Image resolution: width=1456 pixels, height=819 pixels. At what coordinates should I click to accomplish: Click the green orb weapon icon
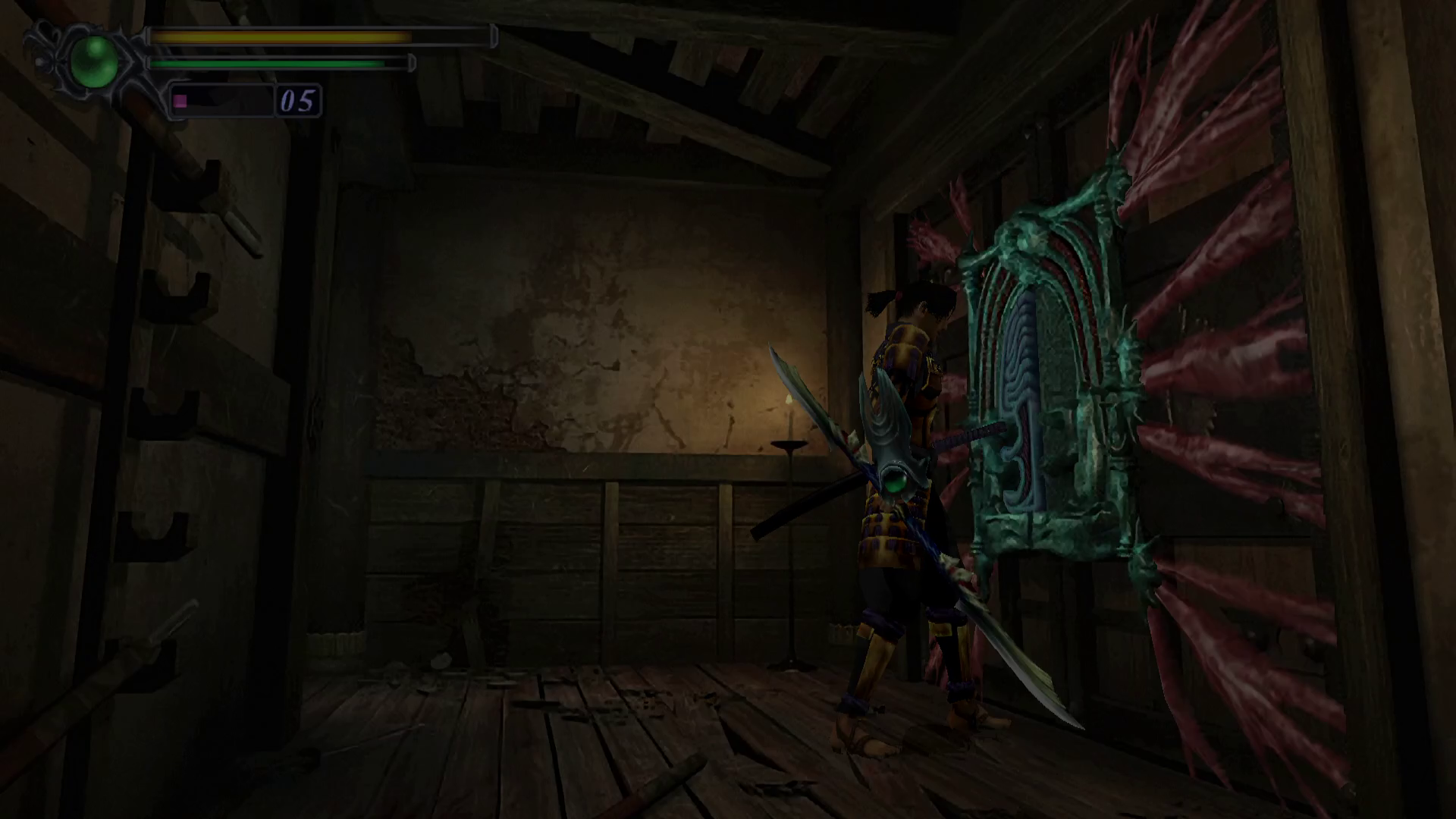pos(94,61)
